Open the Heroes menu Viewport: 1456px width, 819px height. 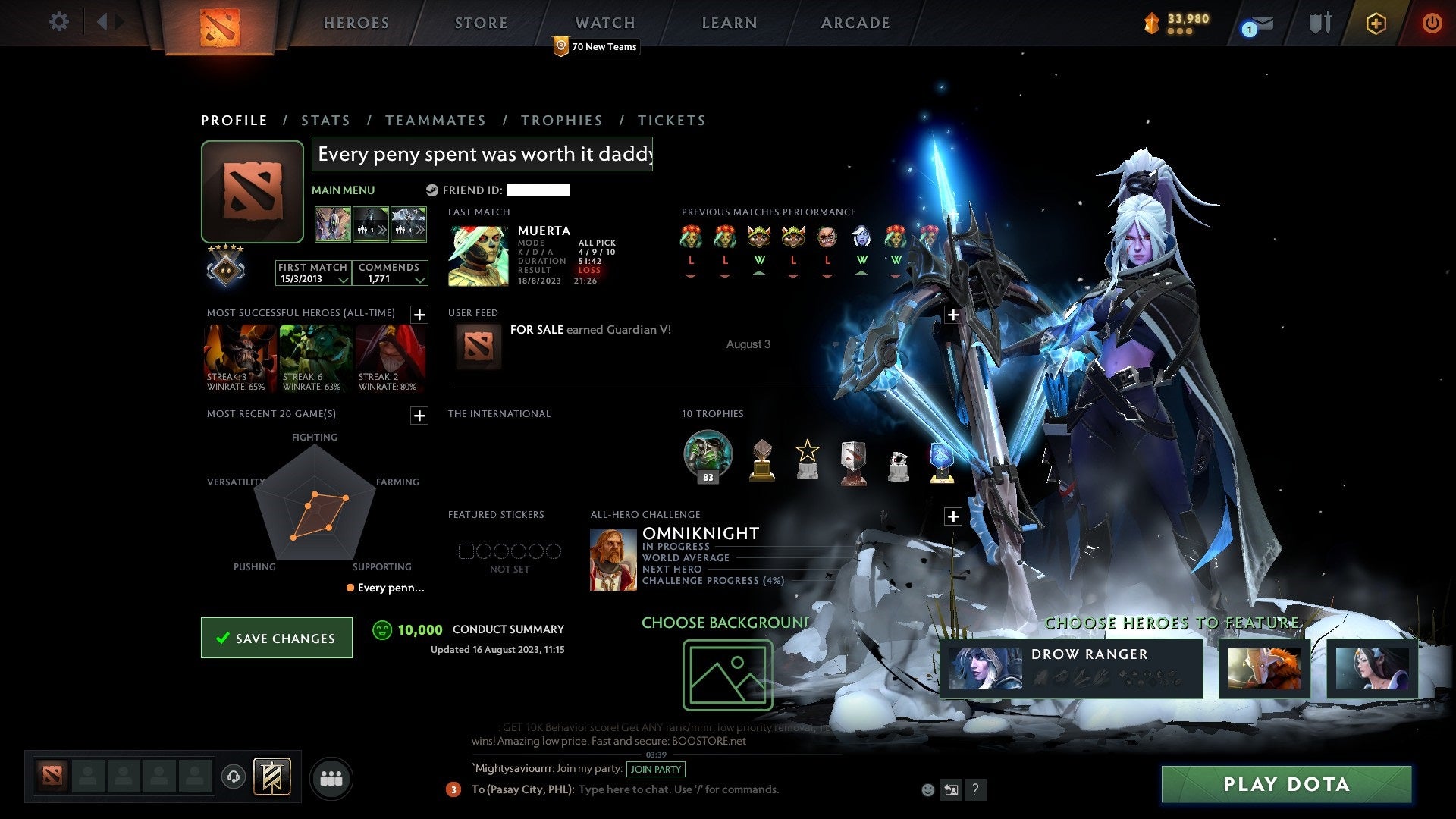tap(356, 23)
